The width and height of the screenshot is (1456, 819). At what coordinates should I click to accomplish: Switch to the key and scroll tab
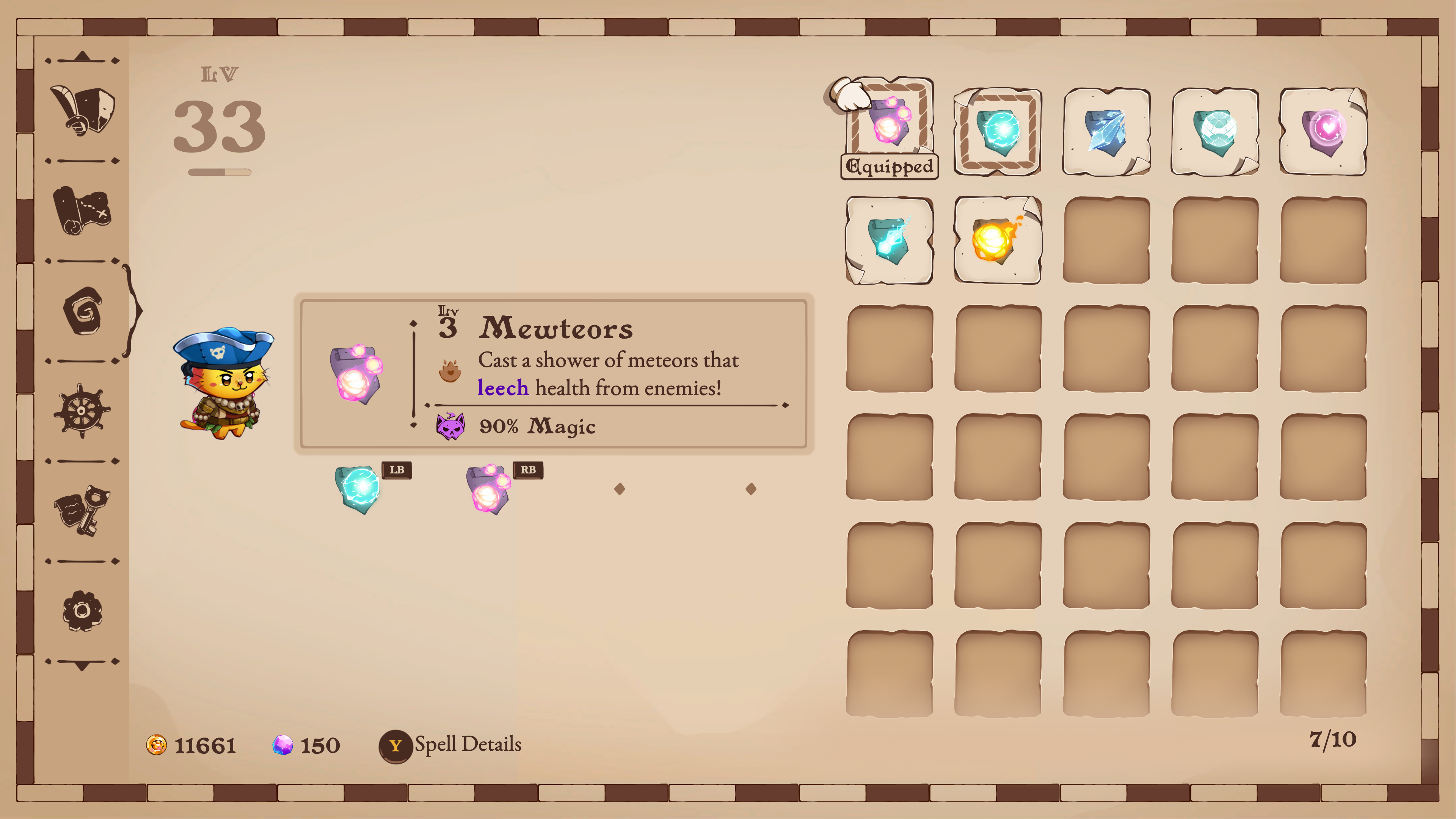(x=83, y=511)
